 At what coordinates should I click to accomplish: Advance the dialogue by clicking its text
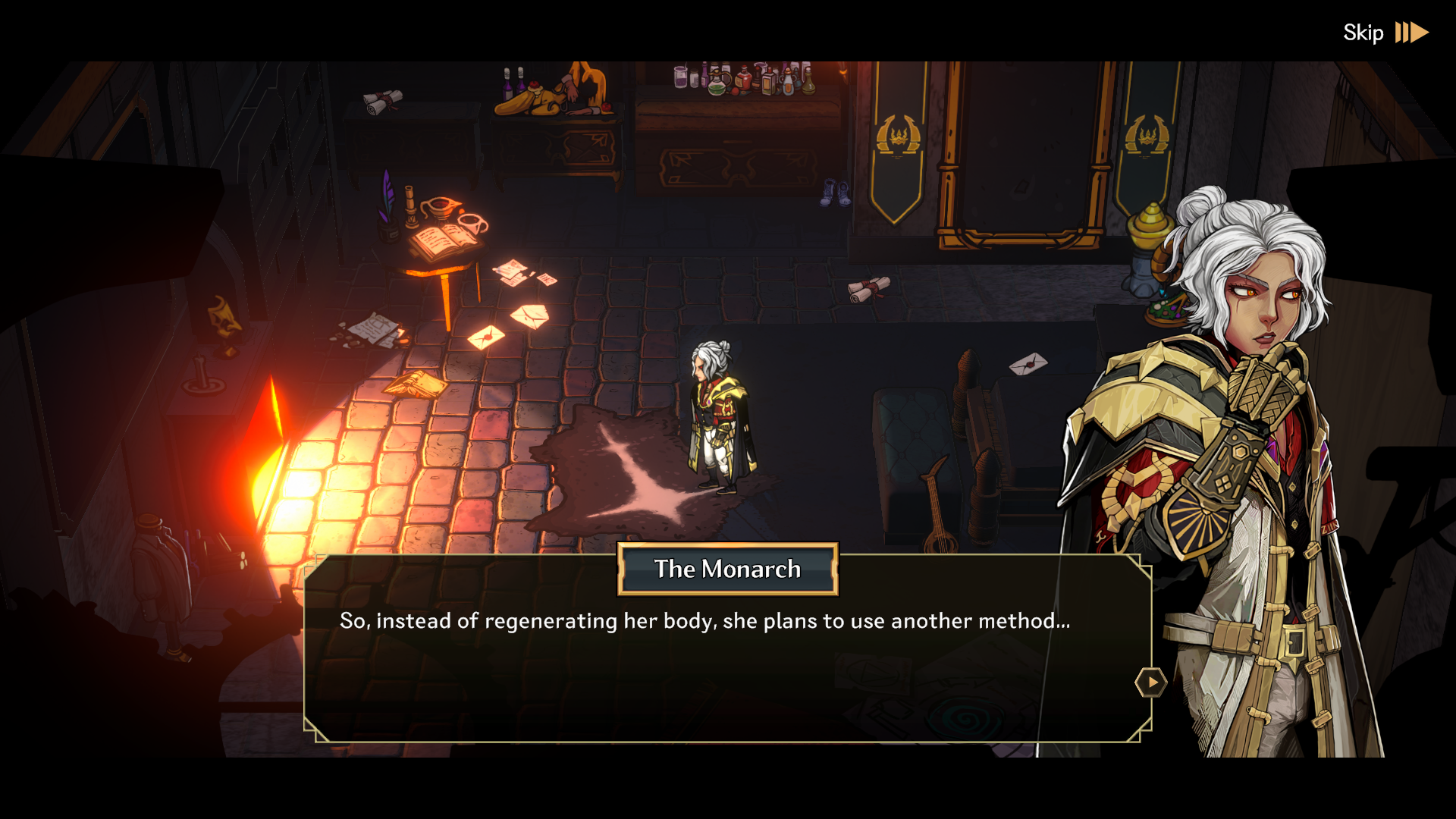click(704, 620)
